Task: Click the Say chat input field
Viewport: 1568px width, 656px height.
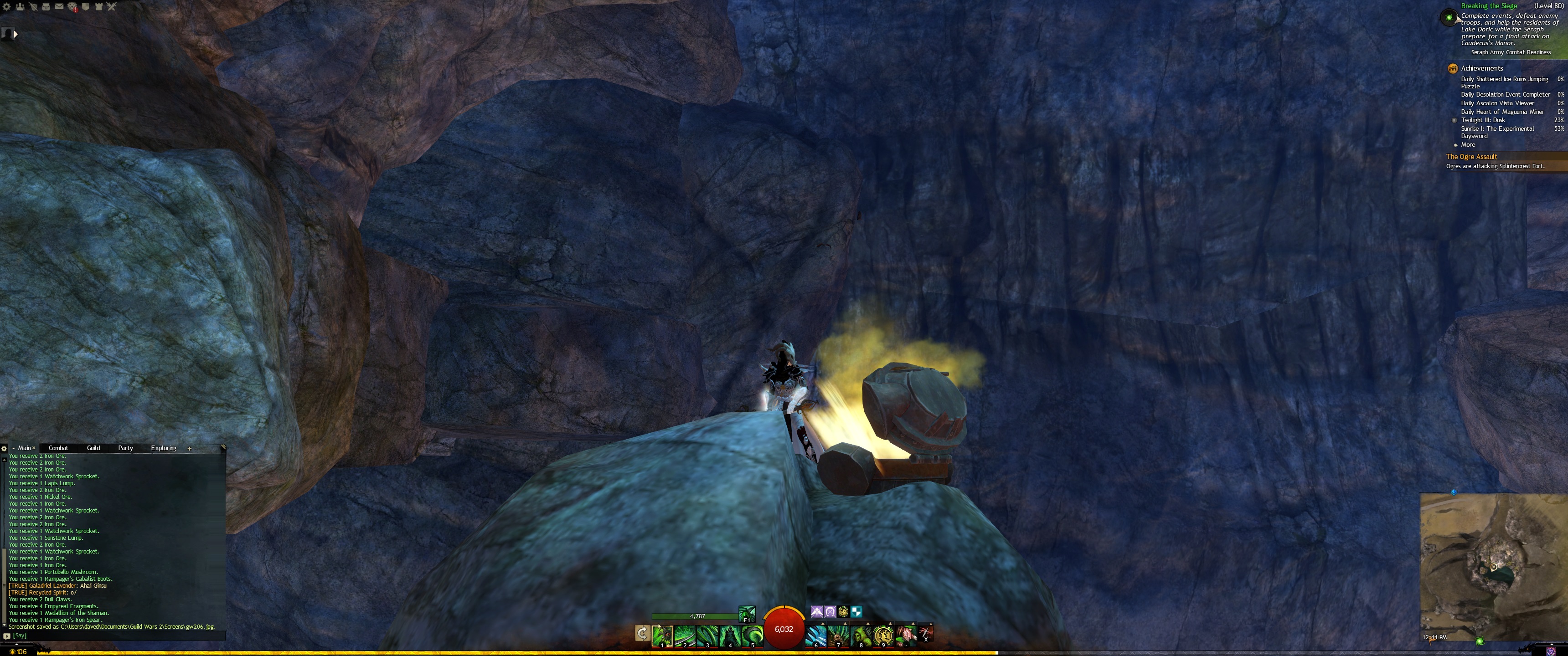Action: coord(116,635)
